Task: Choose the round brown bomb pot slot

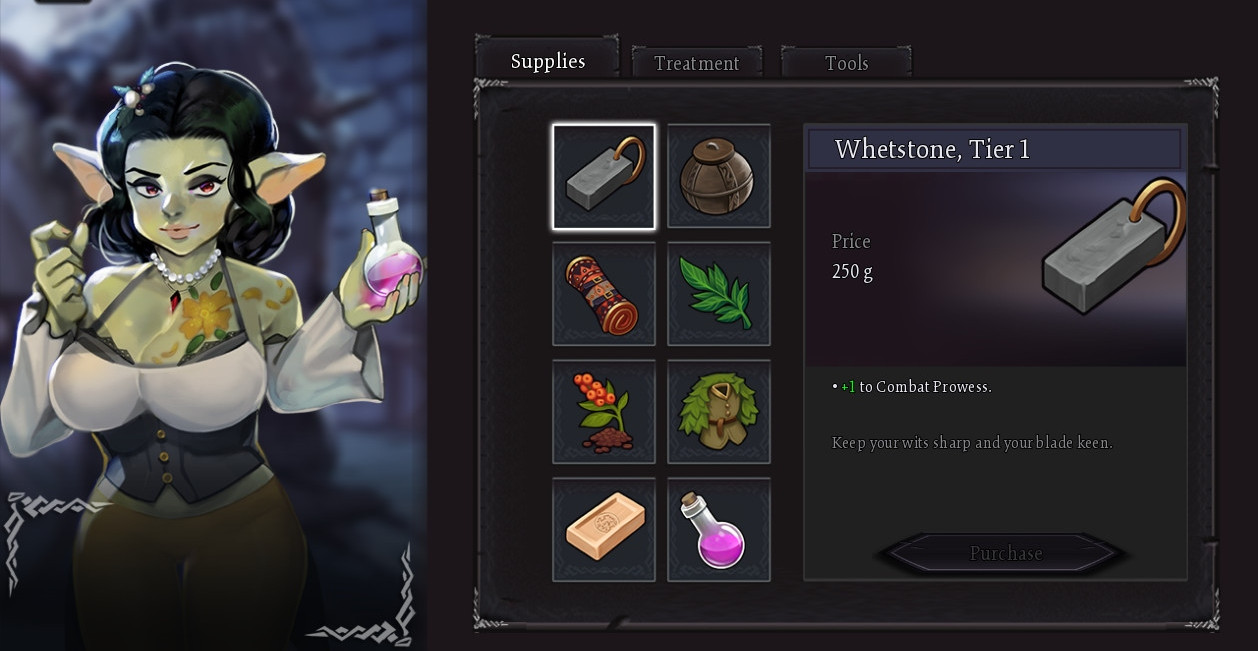Action: (719, 177)
